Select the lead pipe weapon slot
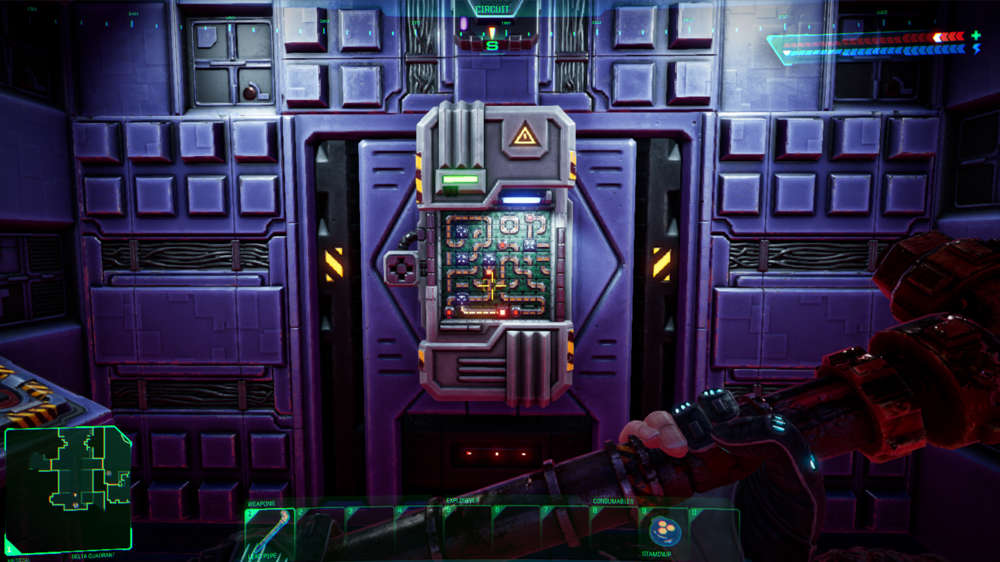Image resolution: width=1000 pixels, height=562 pixels. coord(269,531)
